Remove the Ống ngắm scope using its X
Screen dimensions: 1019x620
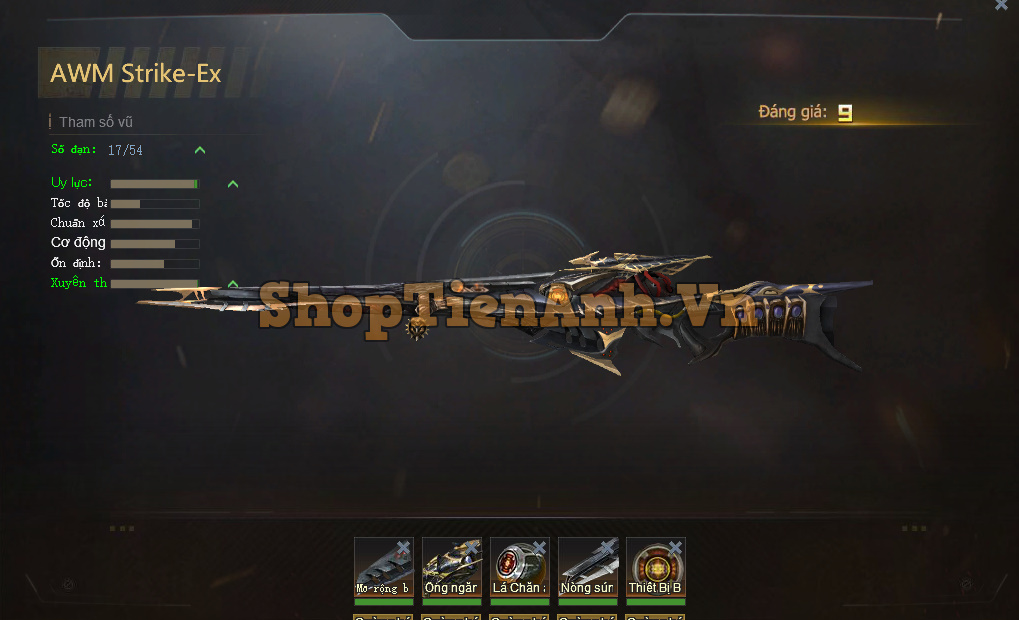[471, 547]
